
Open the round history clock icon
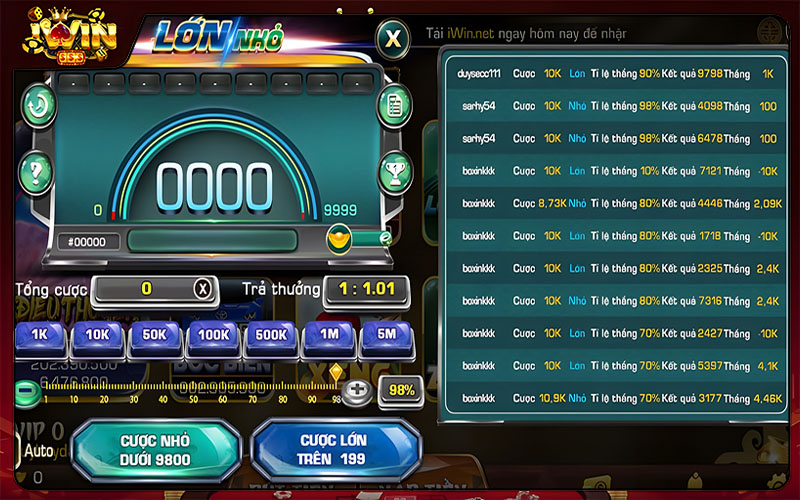[40, 106]
